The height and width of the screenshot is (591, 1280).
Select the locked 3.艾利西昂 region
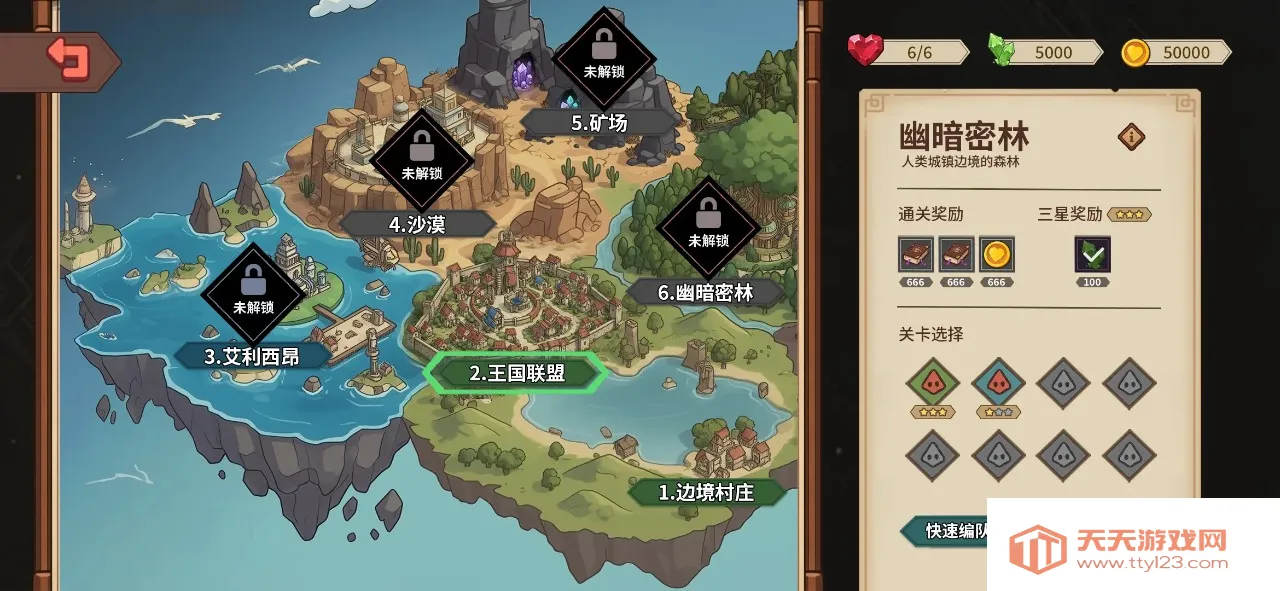252,356
